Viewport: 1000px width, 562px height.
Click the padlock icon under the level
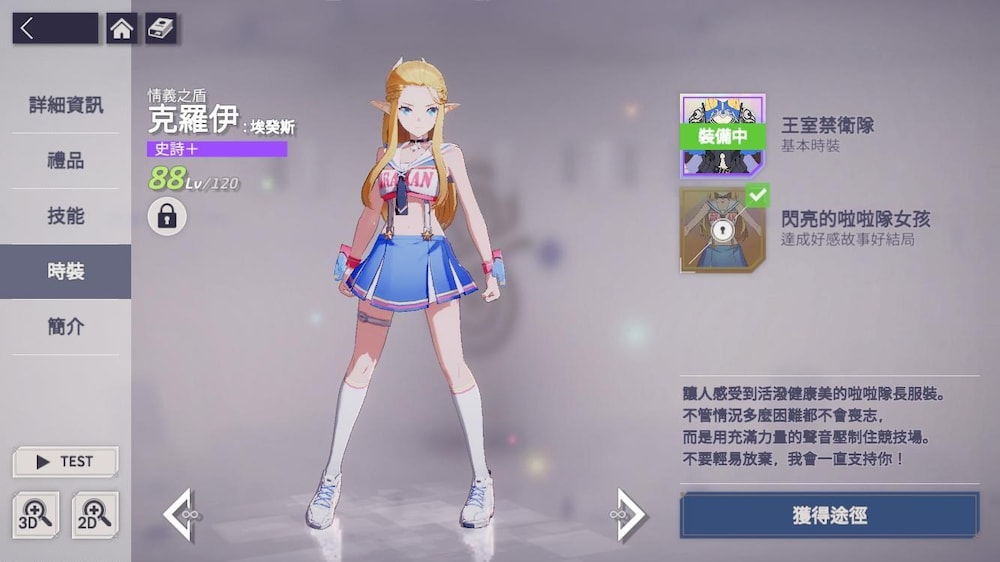pyautogui.click(x=167, y=216)
